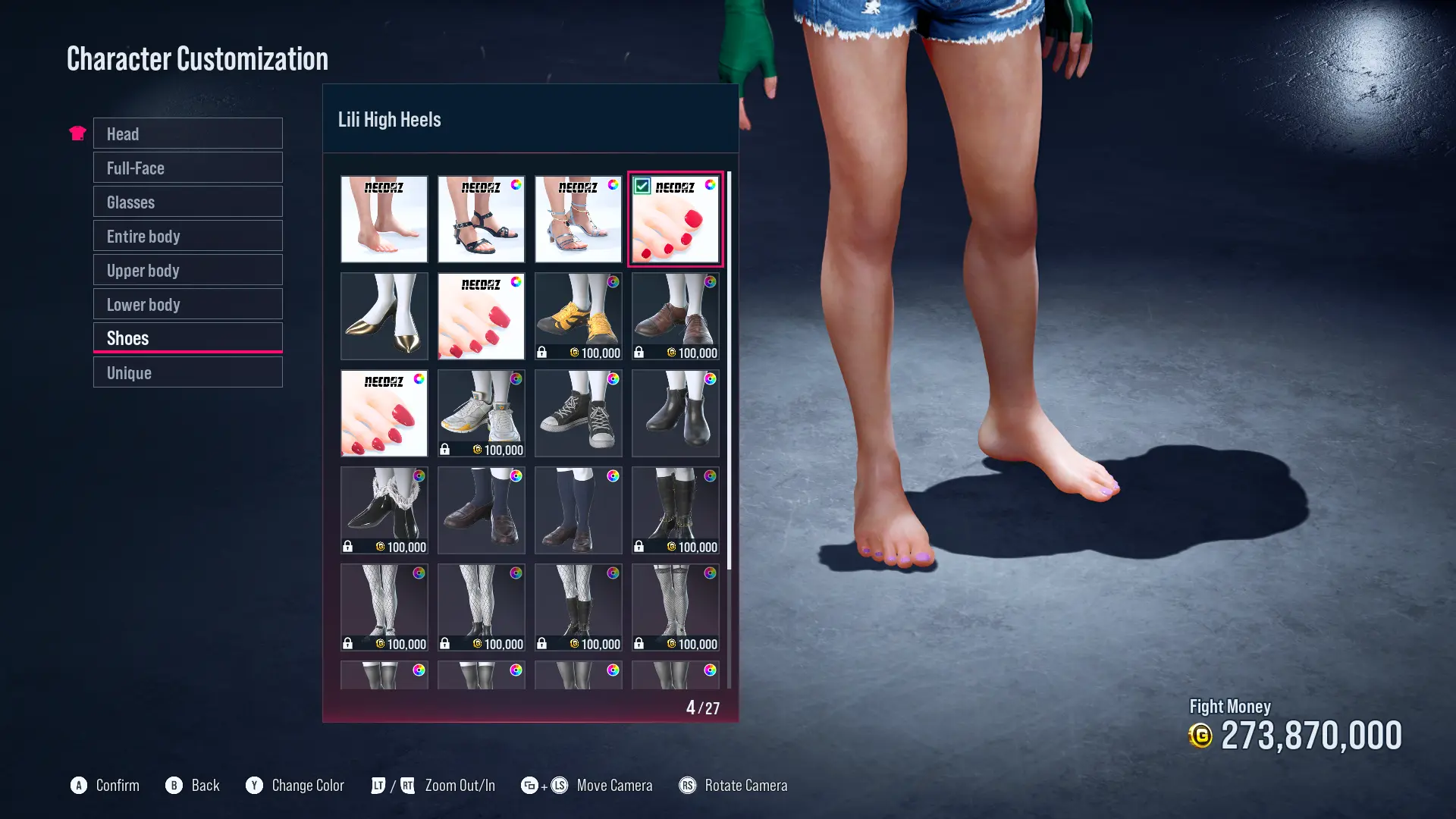Select the equipped red toenail item

coord(675,219)
